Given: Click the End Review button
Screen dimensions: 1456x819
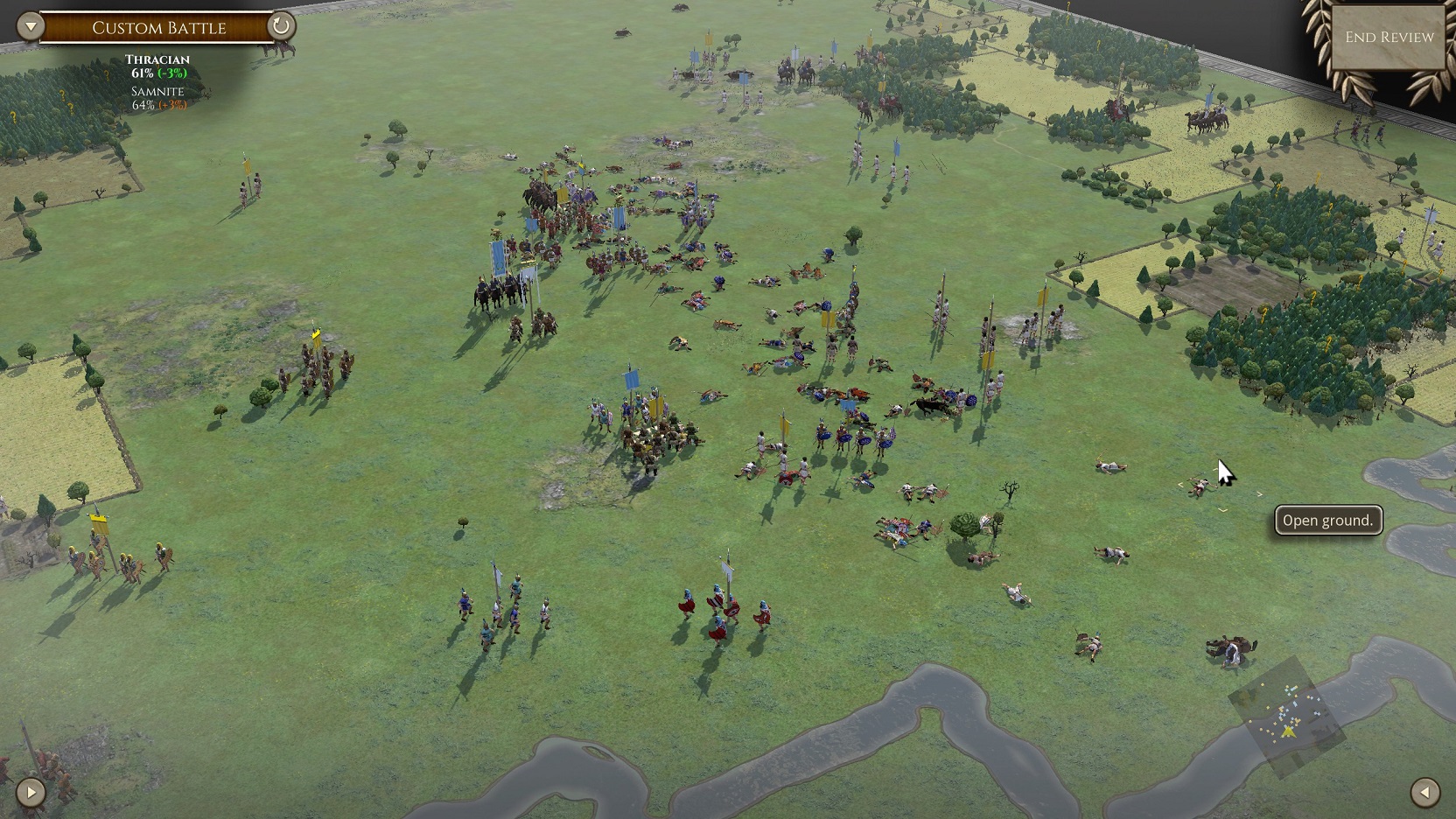Looking at the screenshot, I should click(x=1389, y=37).
